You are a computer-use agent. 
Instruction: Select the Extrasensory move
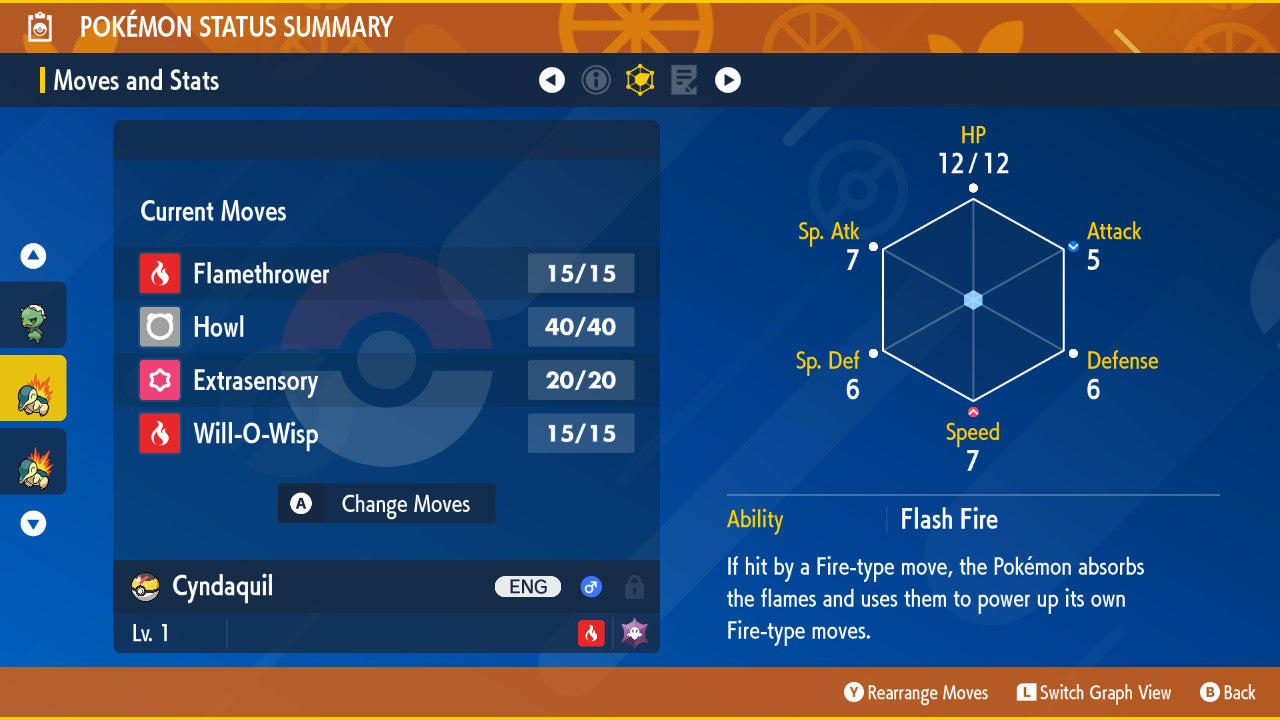pyautogui.click(x=386, y=381)
